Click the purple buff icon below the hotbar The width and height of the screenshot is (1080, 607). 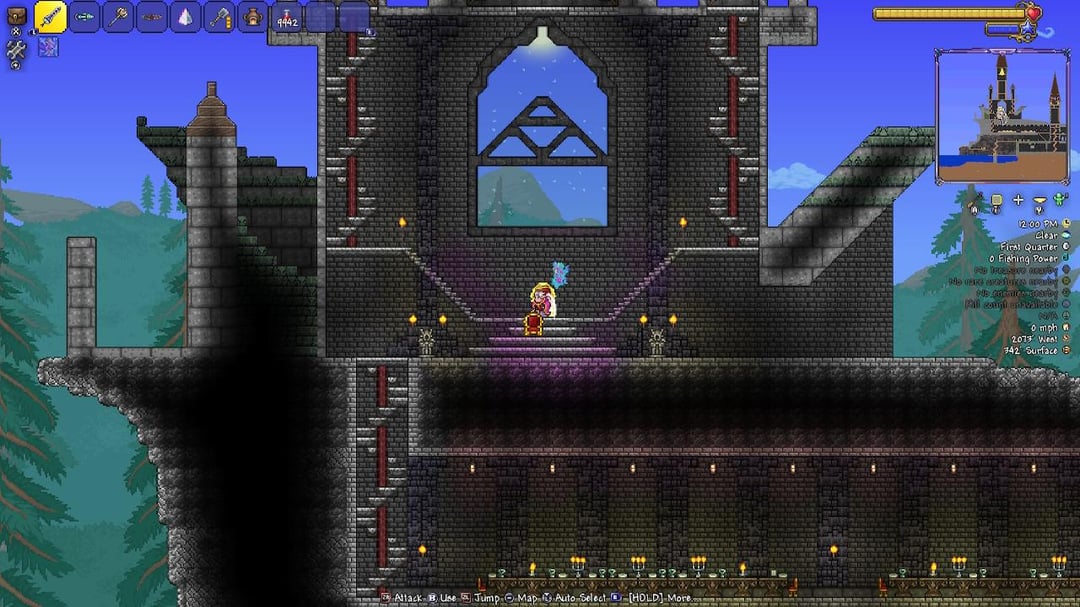[48, 46]
